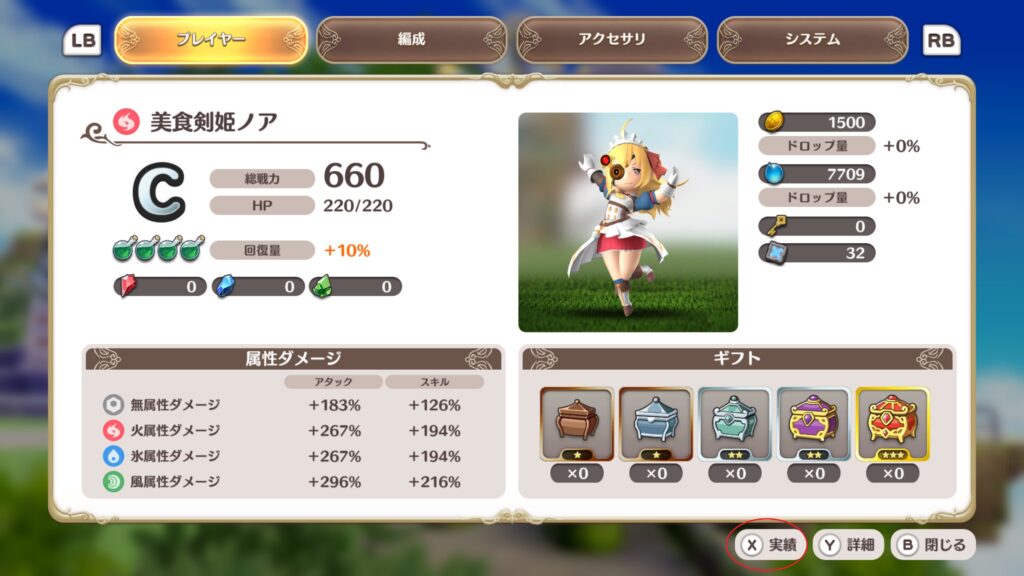Go to the システム tab
Viewport: 1024px width, 576px height.
812,41
